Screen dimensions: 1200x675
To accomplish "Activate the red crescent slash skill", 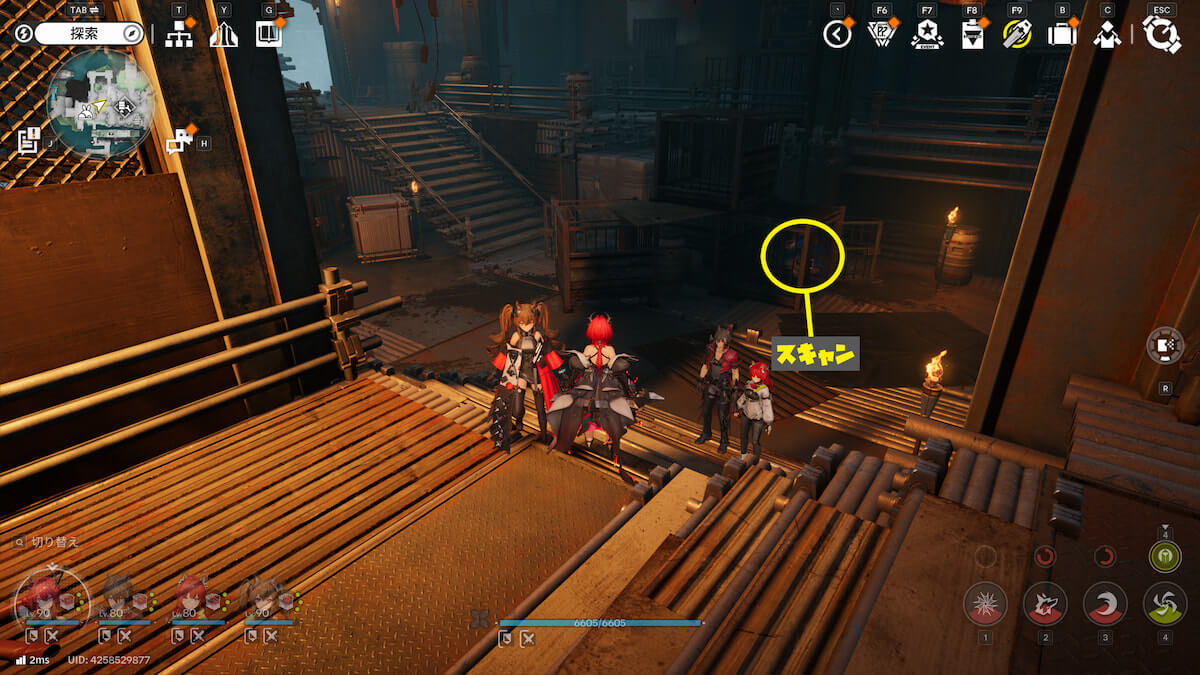I will [x=1105, y=604].
